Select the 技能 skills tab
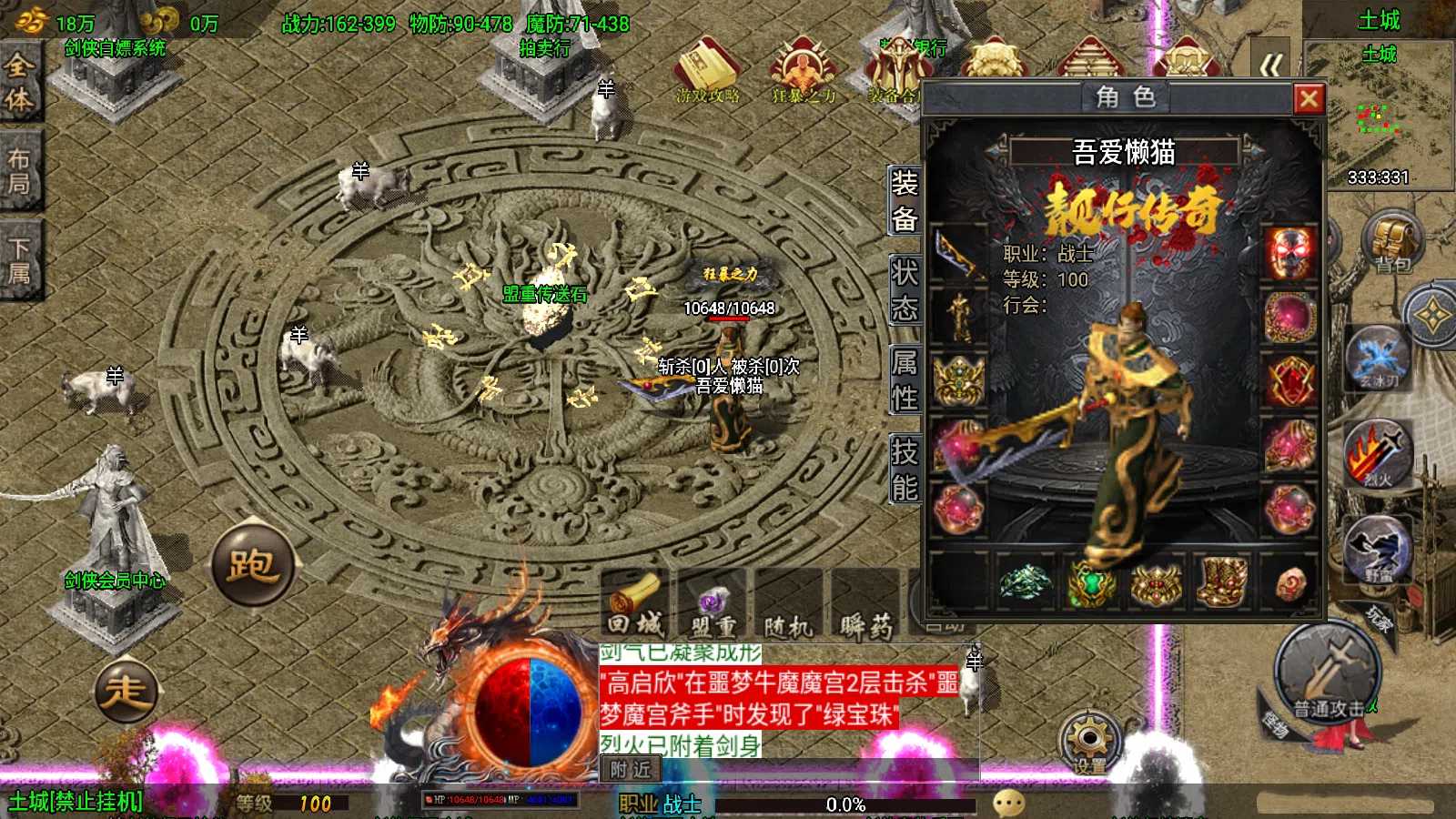 point(904,470)
